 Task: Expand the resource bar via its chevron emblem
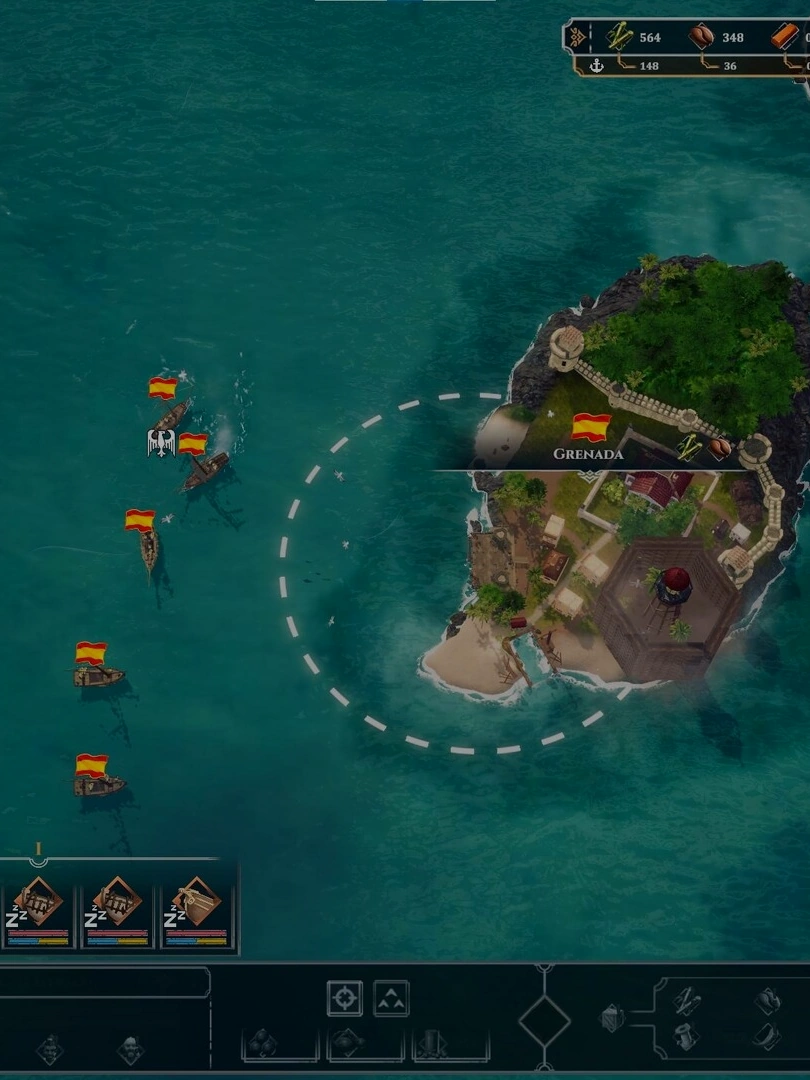pyautogui.click(x=578, y=38)
